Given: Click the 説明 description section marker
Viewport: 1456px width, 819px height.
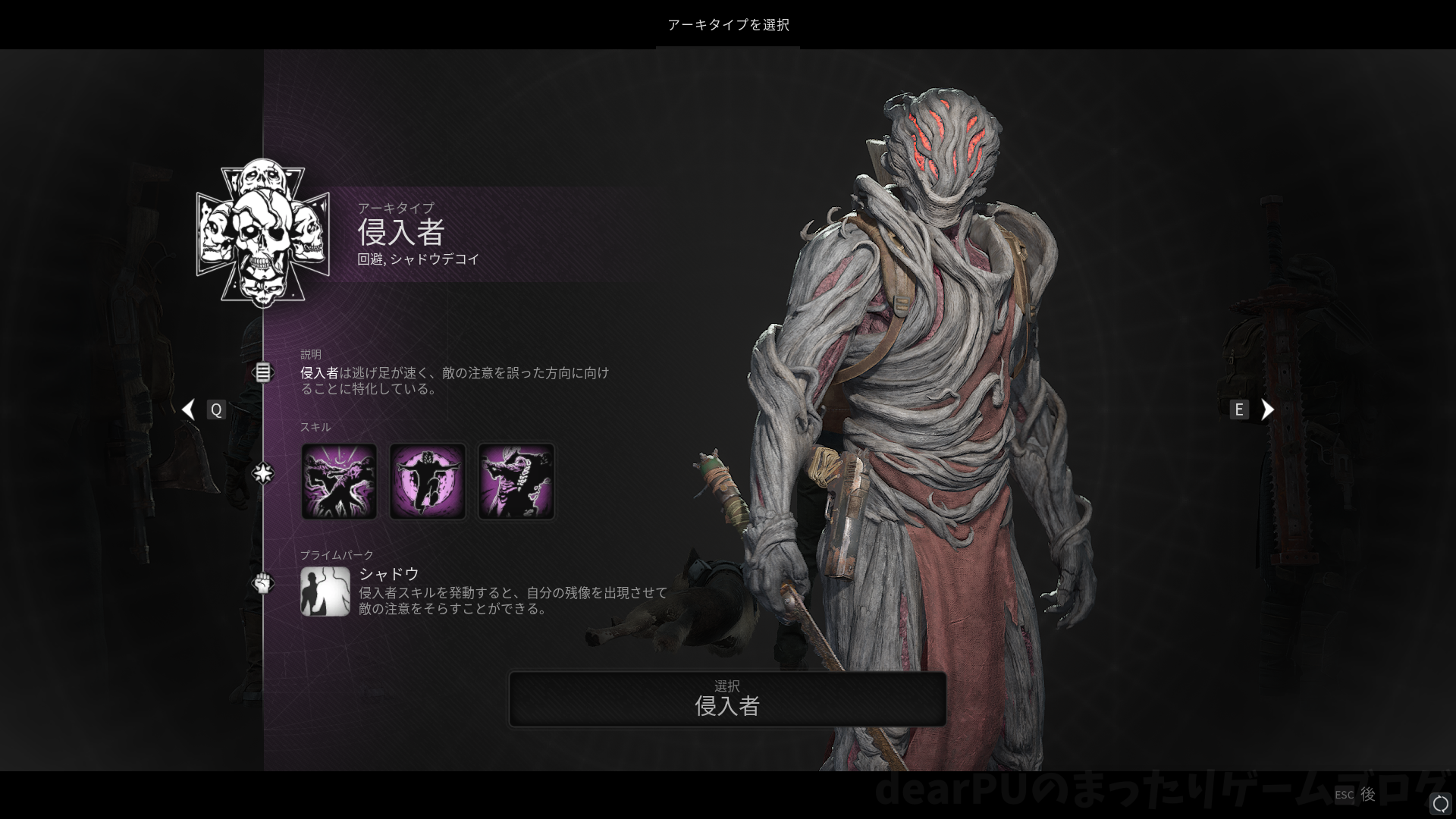Looking at the screenshot, I should click(x=262, y=372).
